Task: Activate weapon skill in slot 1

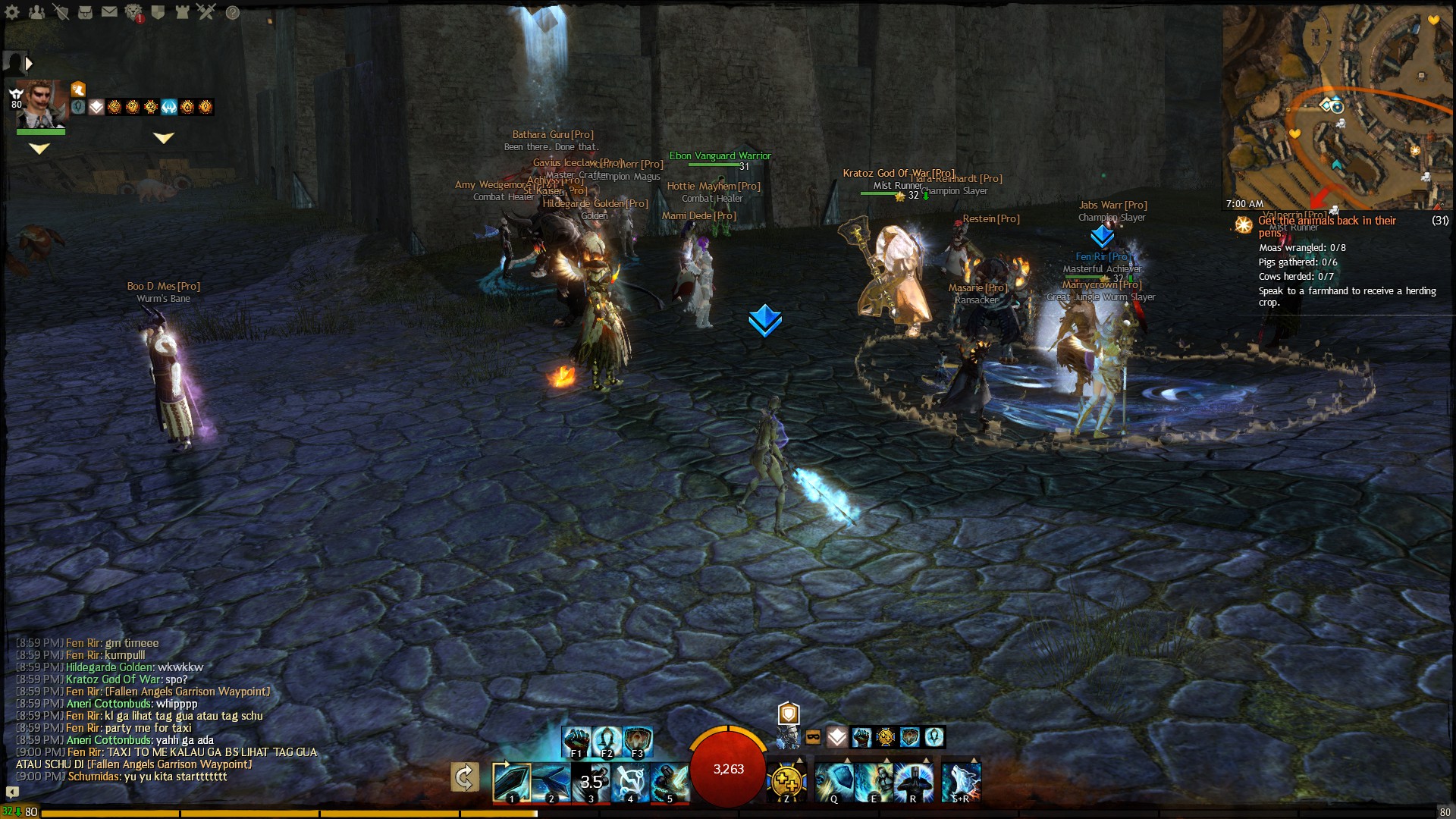Action: tap(511, 782)
